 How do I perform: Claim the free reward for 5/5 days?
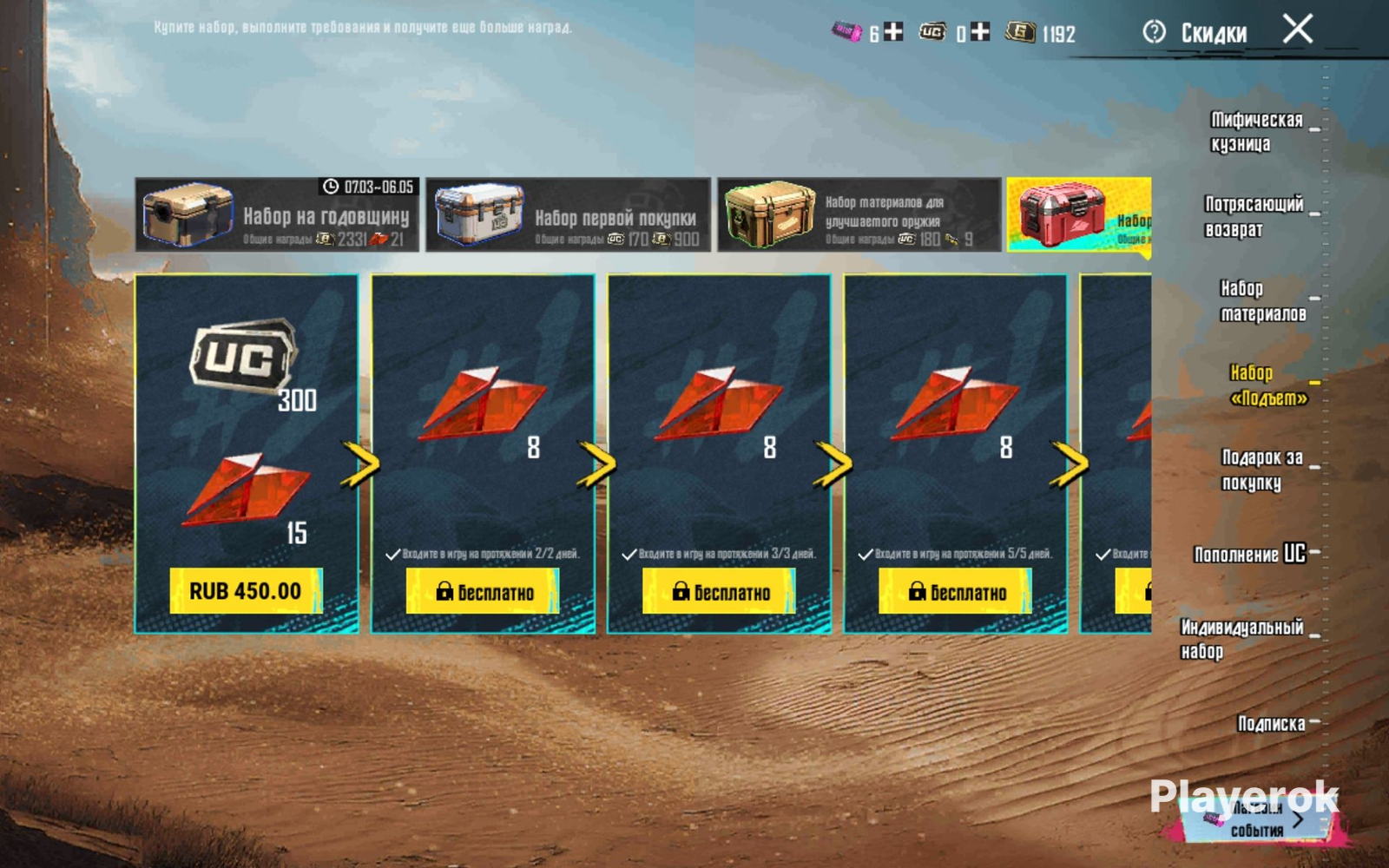point(955,592)
